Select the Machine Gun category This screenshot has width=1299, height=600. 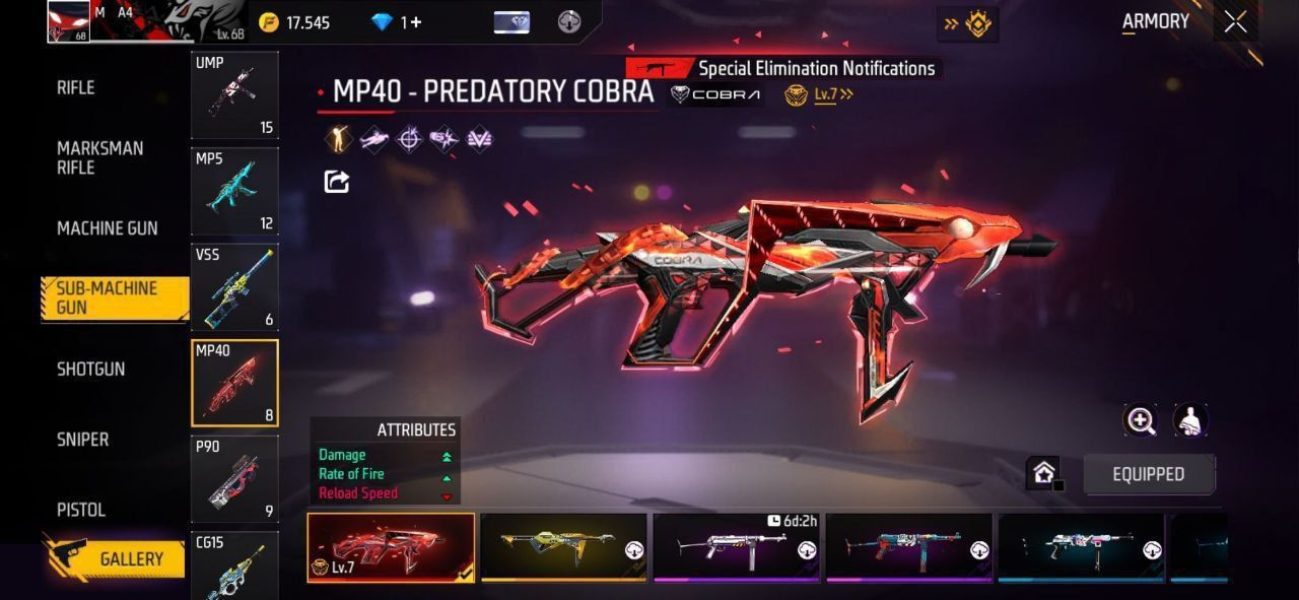click(x=107, y=228)
